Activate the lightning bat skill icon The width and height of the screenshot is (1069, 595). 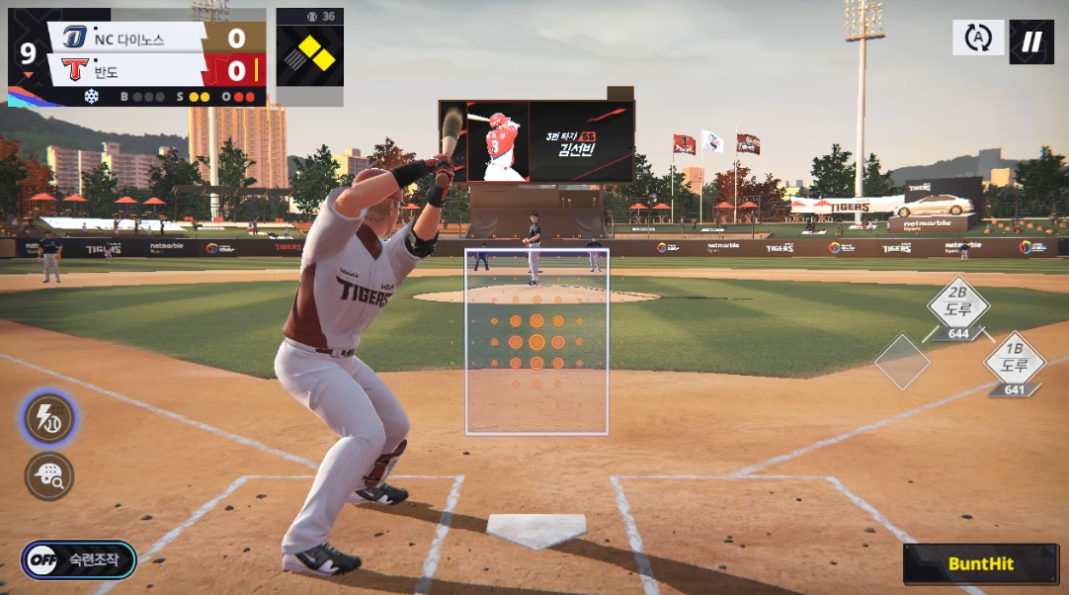pos(49,418)
